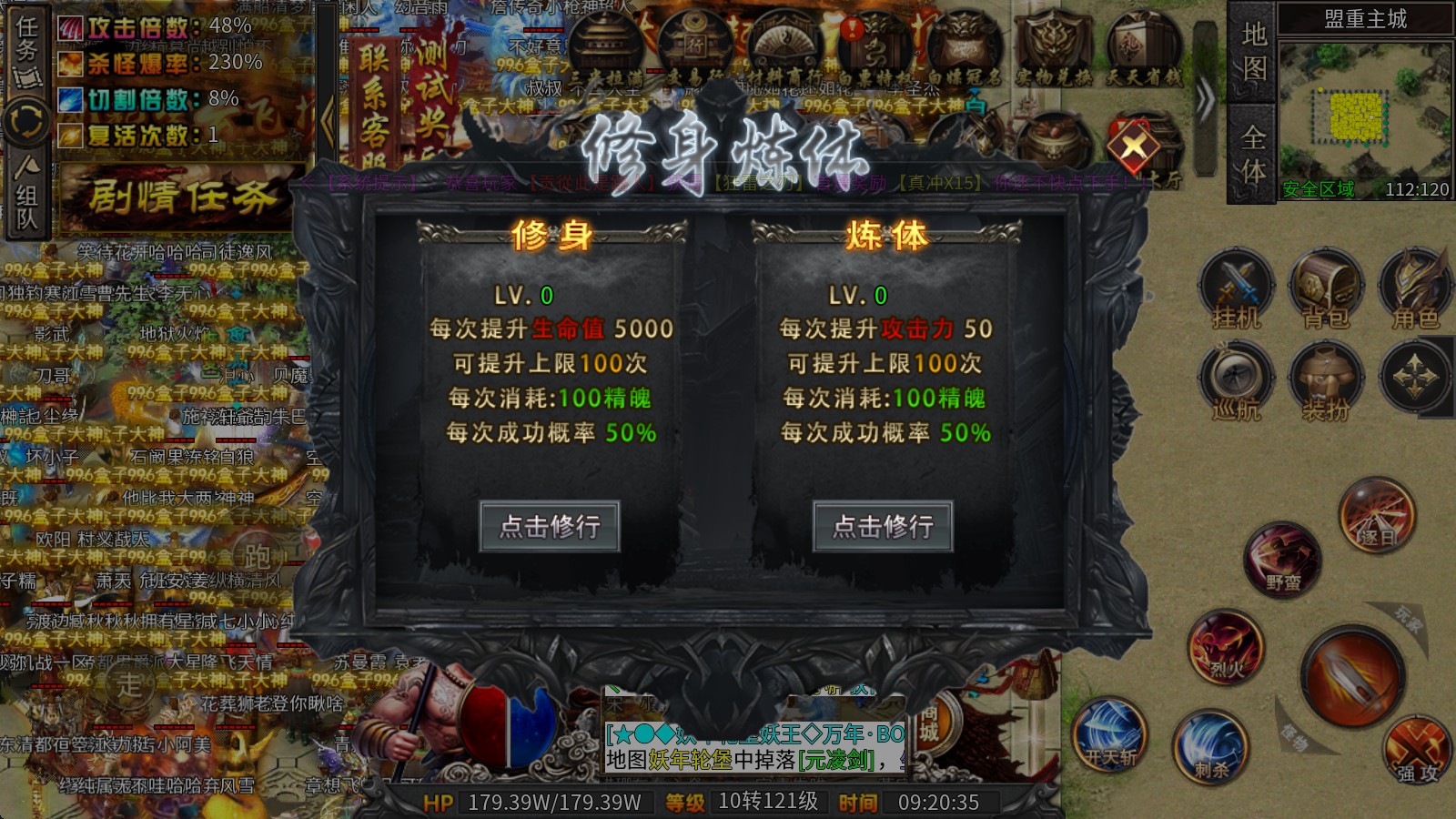Open the 背包 (backpack) icon

[1327, 287]
